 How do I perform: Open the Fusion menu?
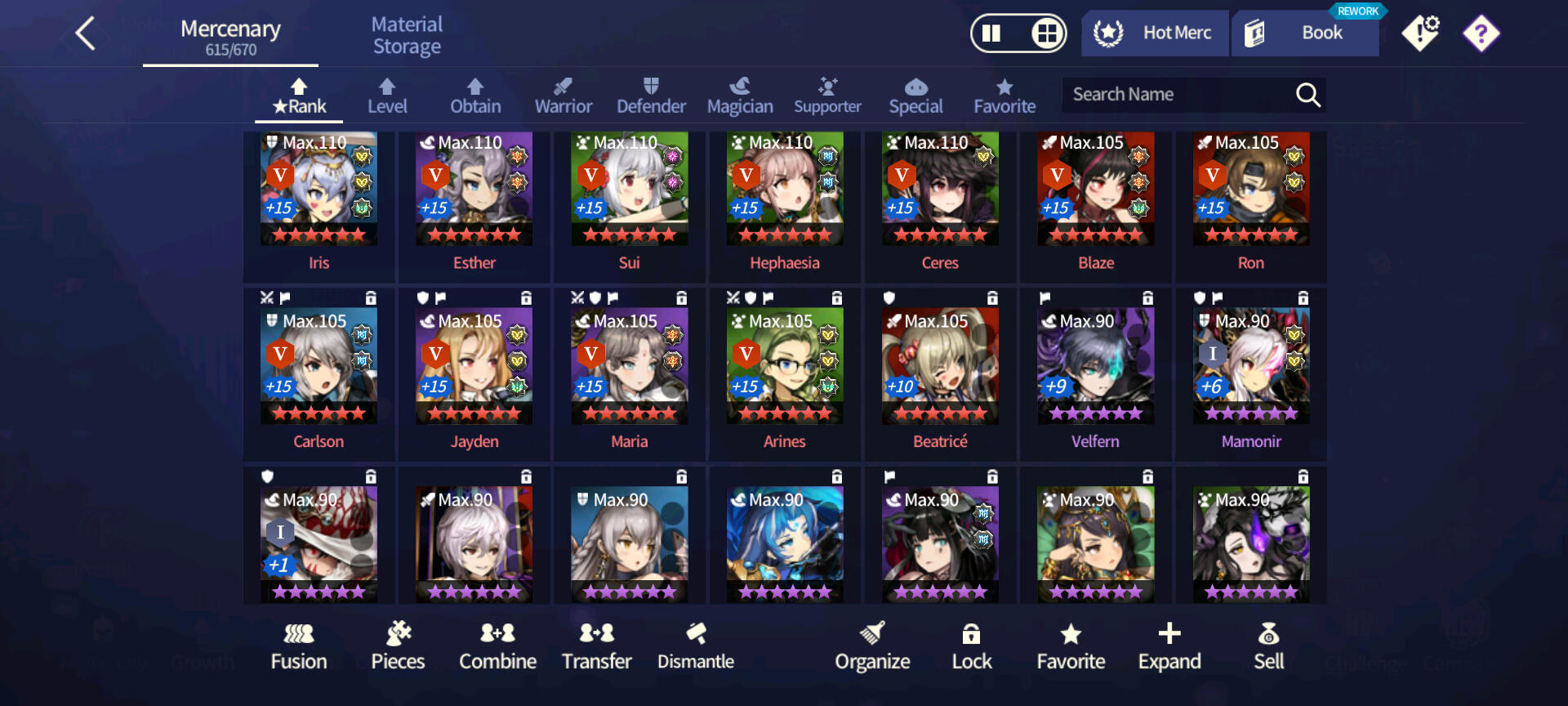tap(299, 646)
